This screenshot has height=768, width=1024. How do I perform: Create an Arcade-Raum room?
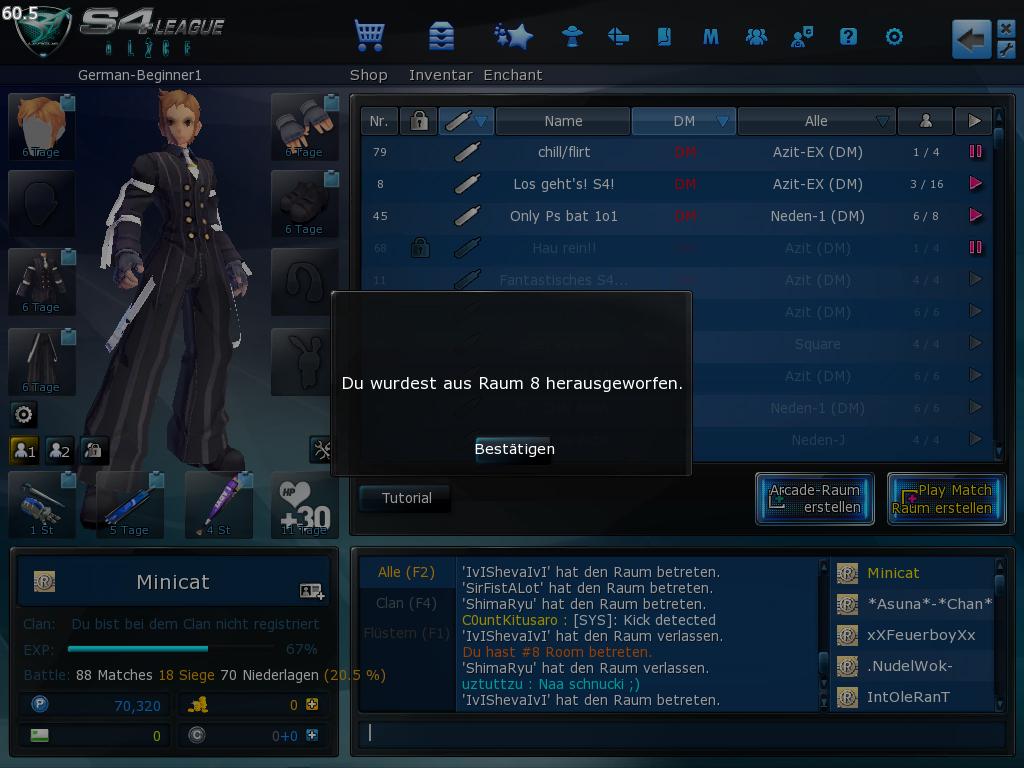(x=815, y=498)
